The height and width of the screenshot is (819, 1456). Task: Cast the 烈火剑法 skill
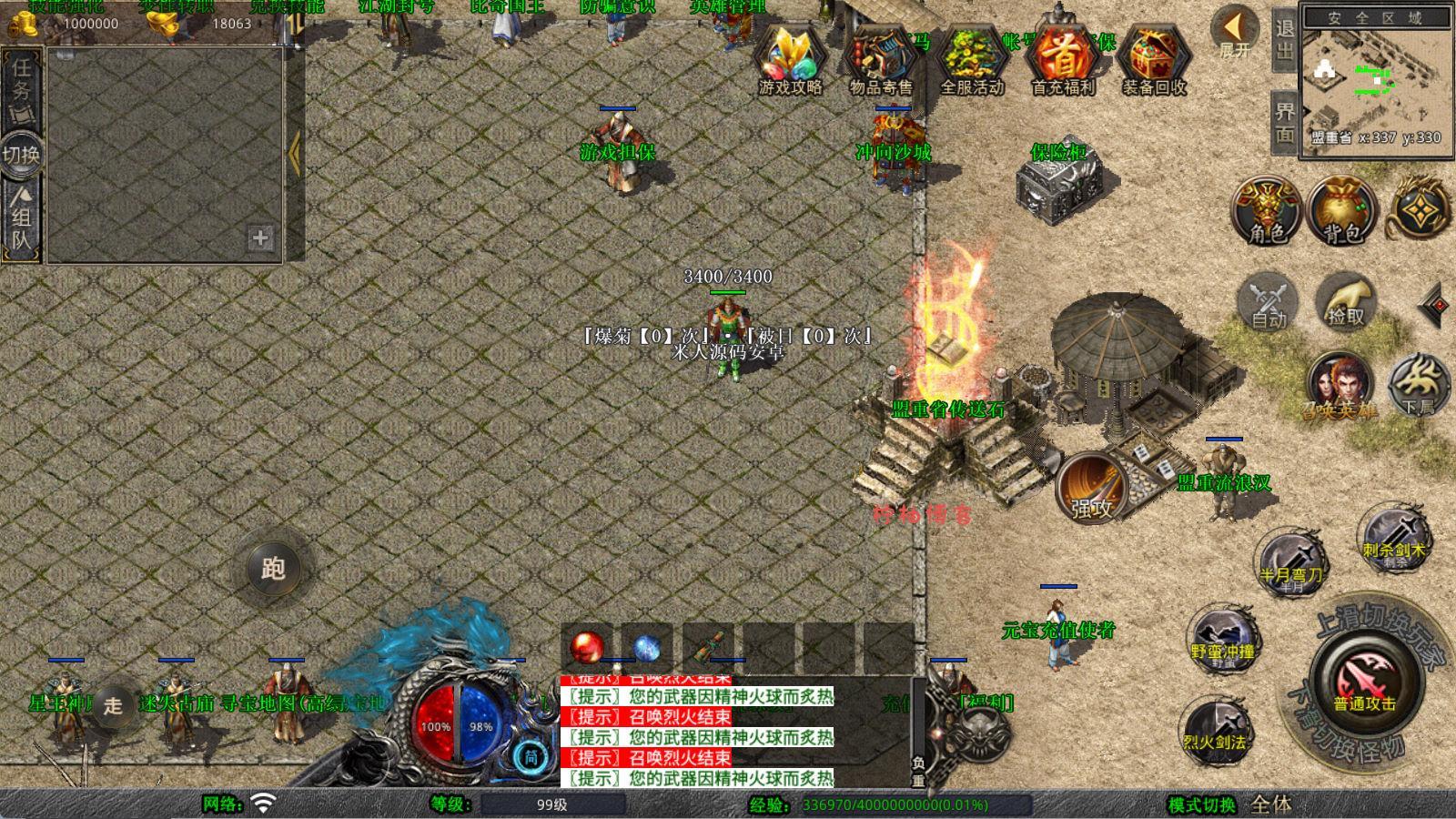1214,728
